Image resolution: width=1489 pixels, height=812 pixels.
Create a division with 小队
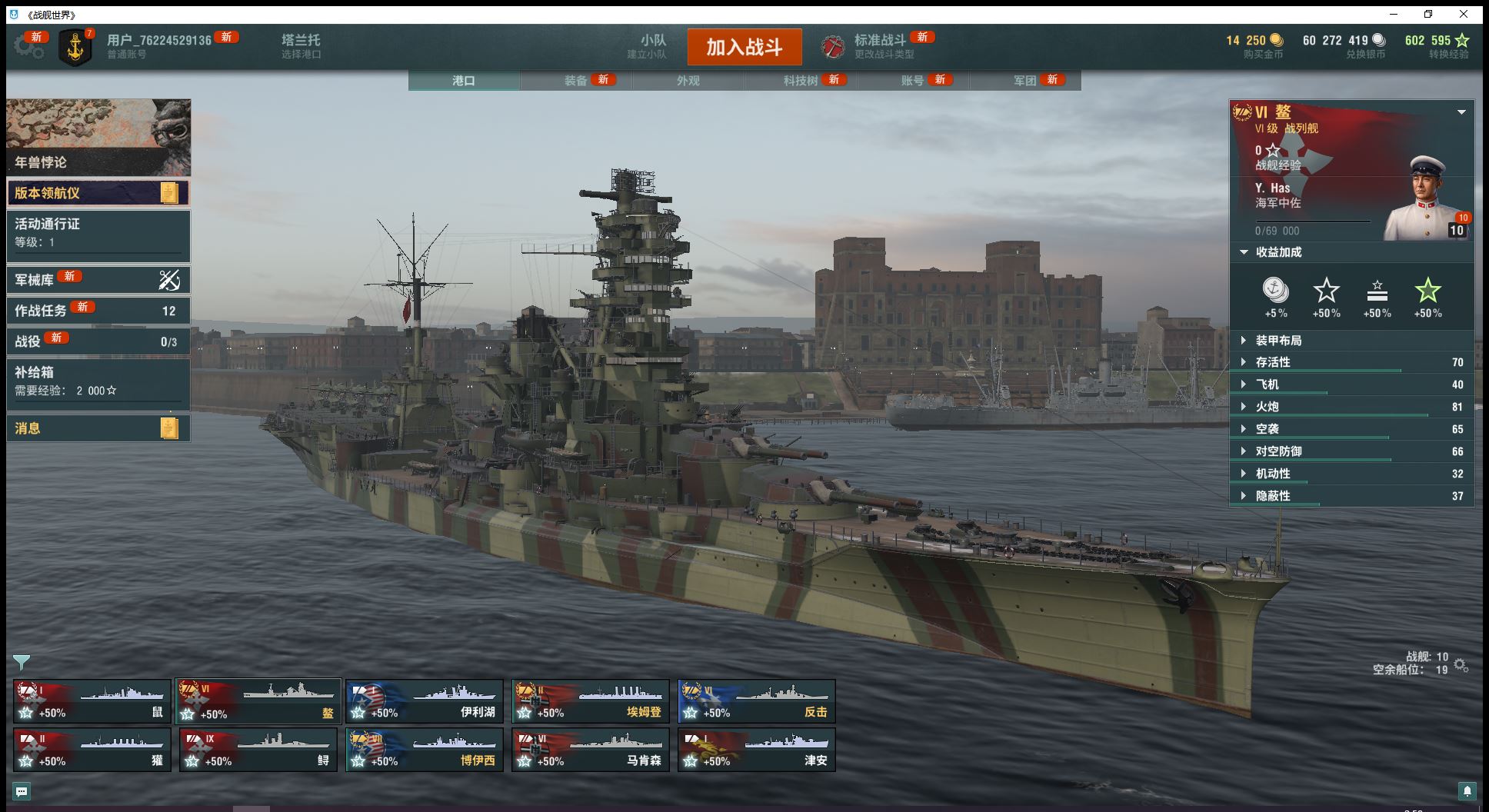click(x=653, y=46)
